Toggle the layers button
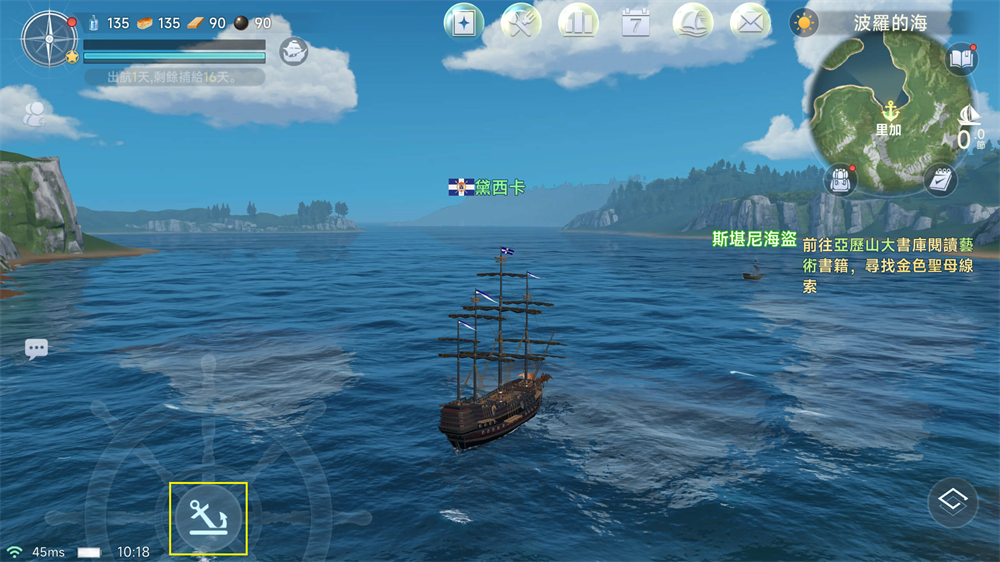This screenshot has height=562, width=1000. point(952,502)
